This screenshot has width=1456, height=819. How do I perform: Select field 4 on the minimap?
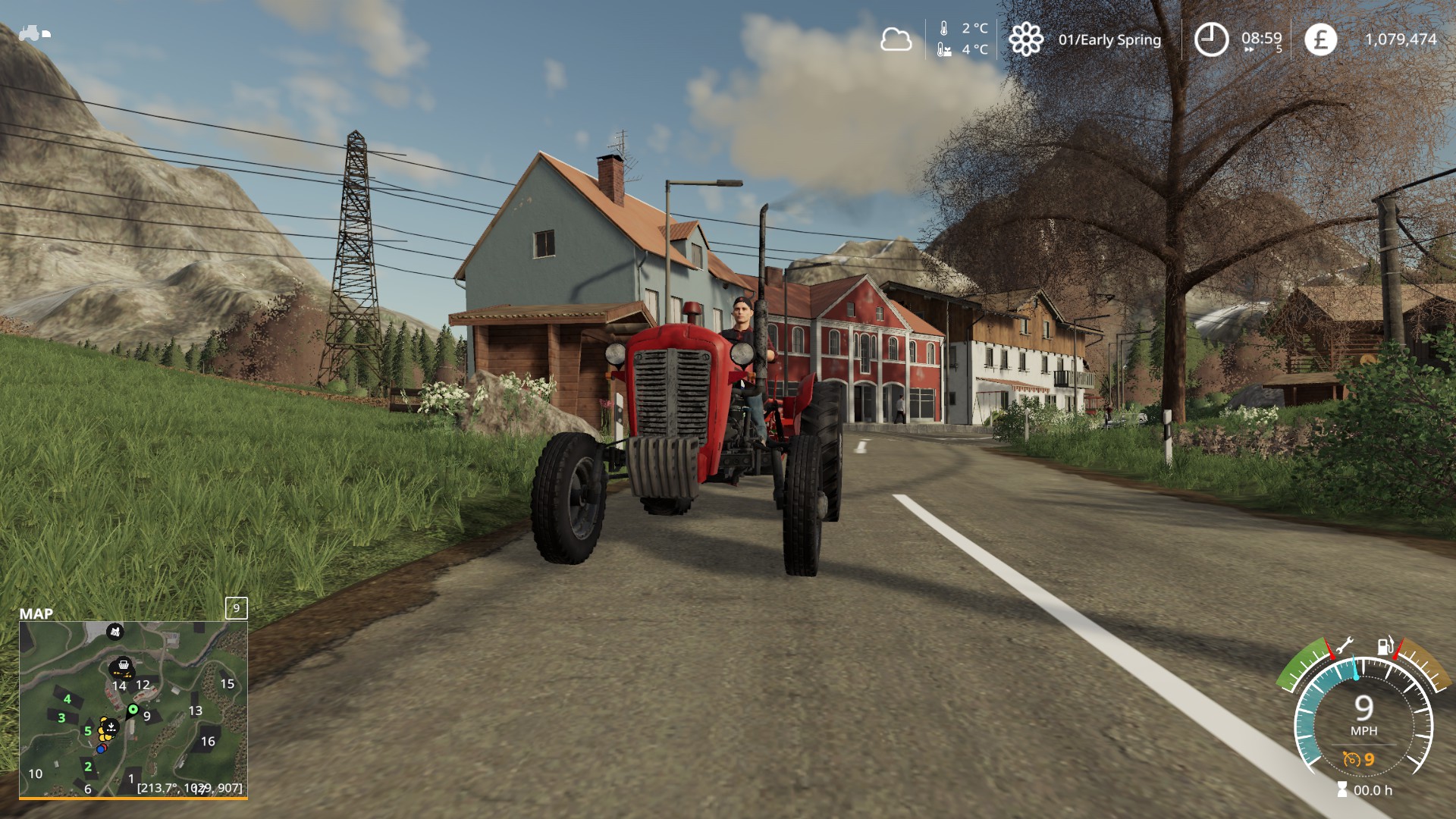click(67, 699)
